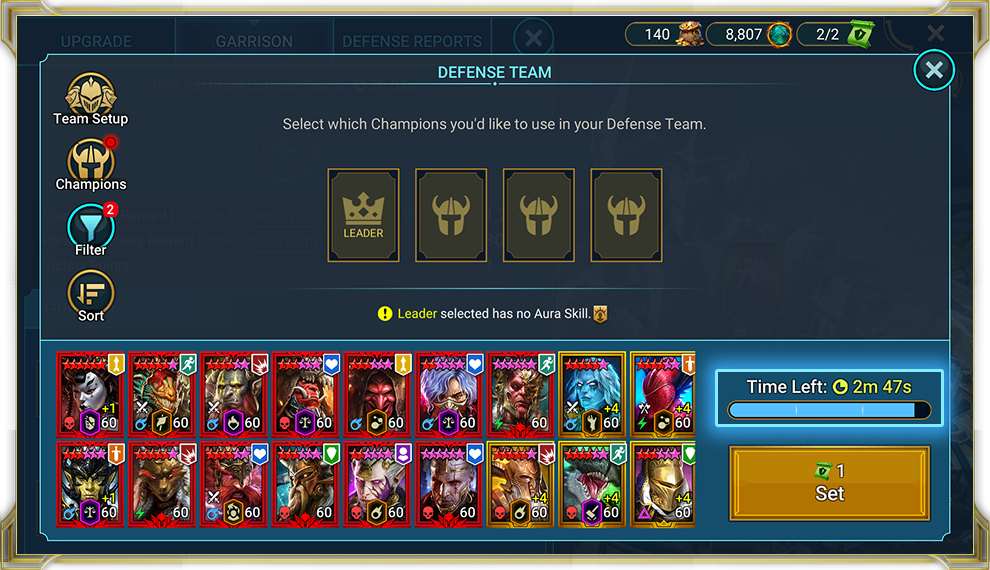Choose the golden-helmeted knight champion

click(662, 483)
